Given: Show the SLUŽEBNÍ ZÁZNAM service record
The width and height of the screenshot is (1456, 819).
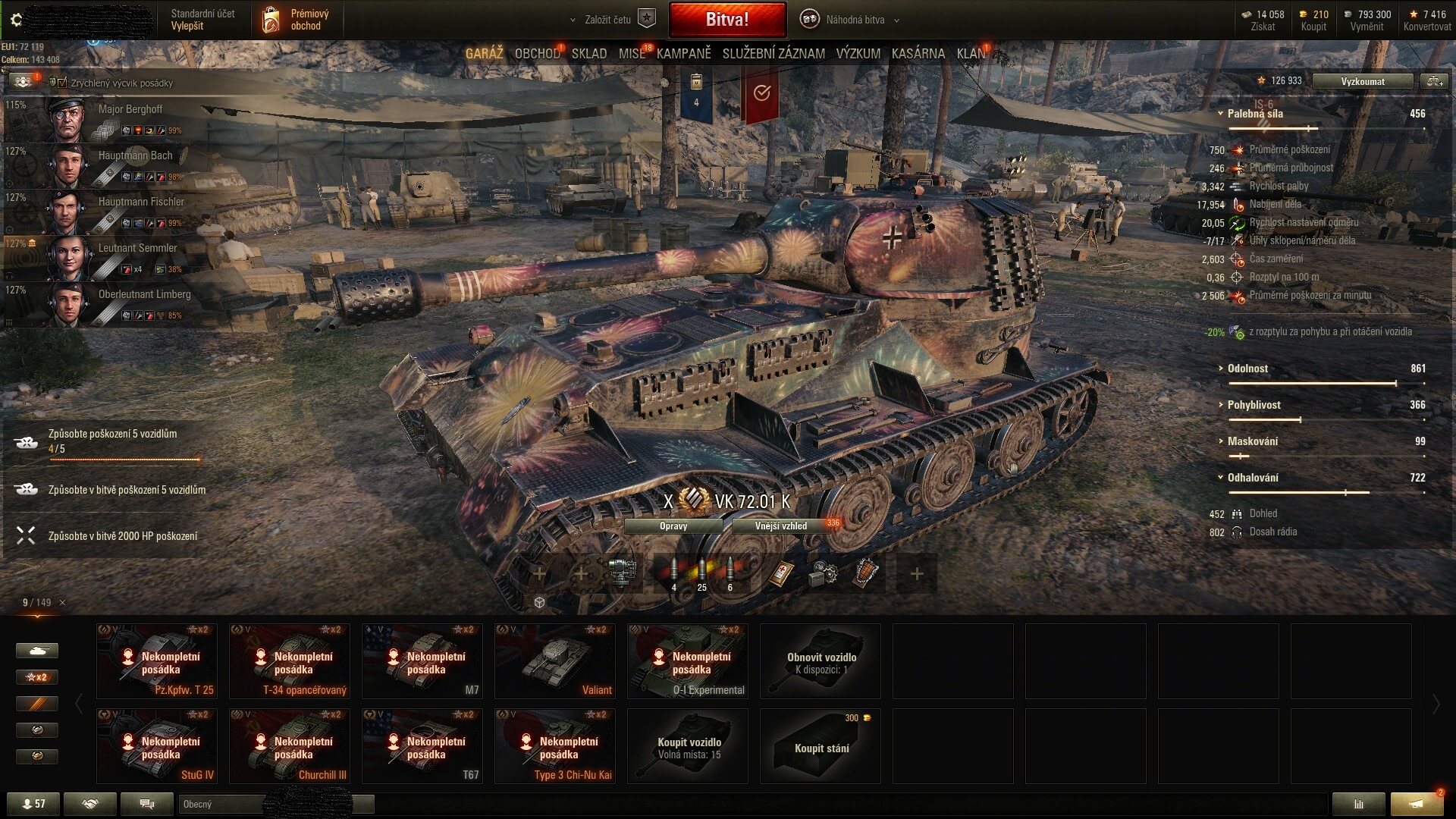Looking at the screenshot, I should tap(773, 53).
